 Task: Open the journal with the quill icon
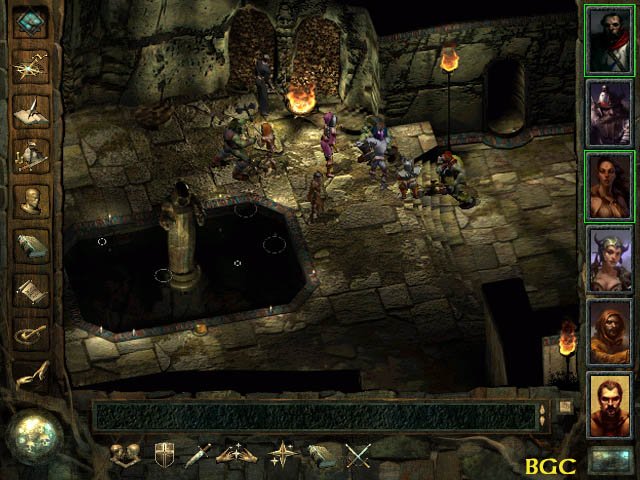pyautogui.click(x=33, y=109)
